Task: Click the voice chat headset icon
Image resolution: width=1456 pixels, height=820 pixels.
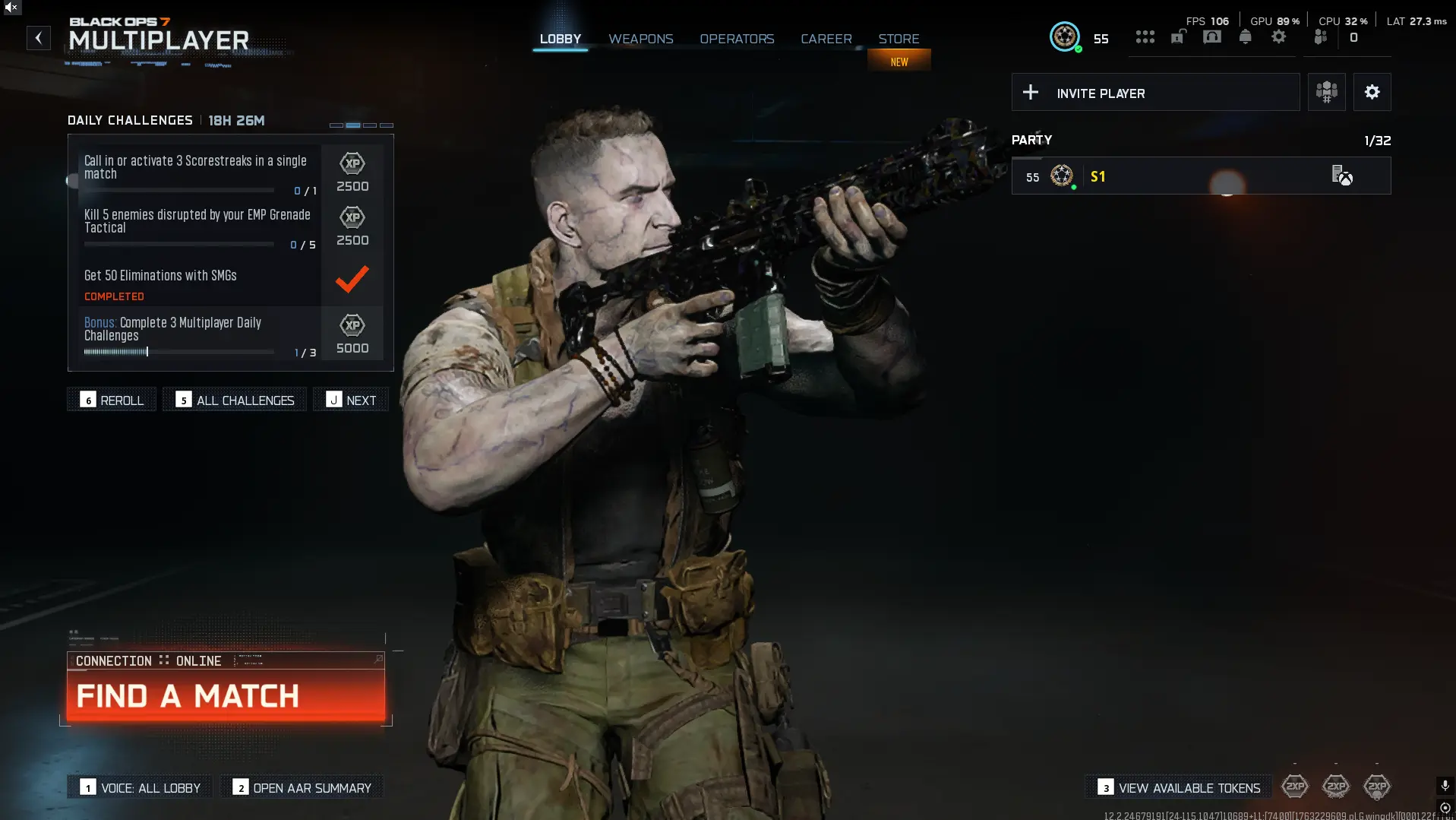Action: (1211, 36)
